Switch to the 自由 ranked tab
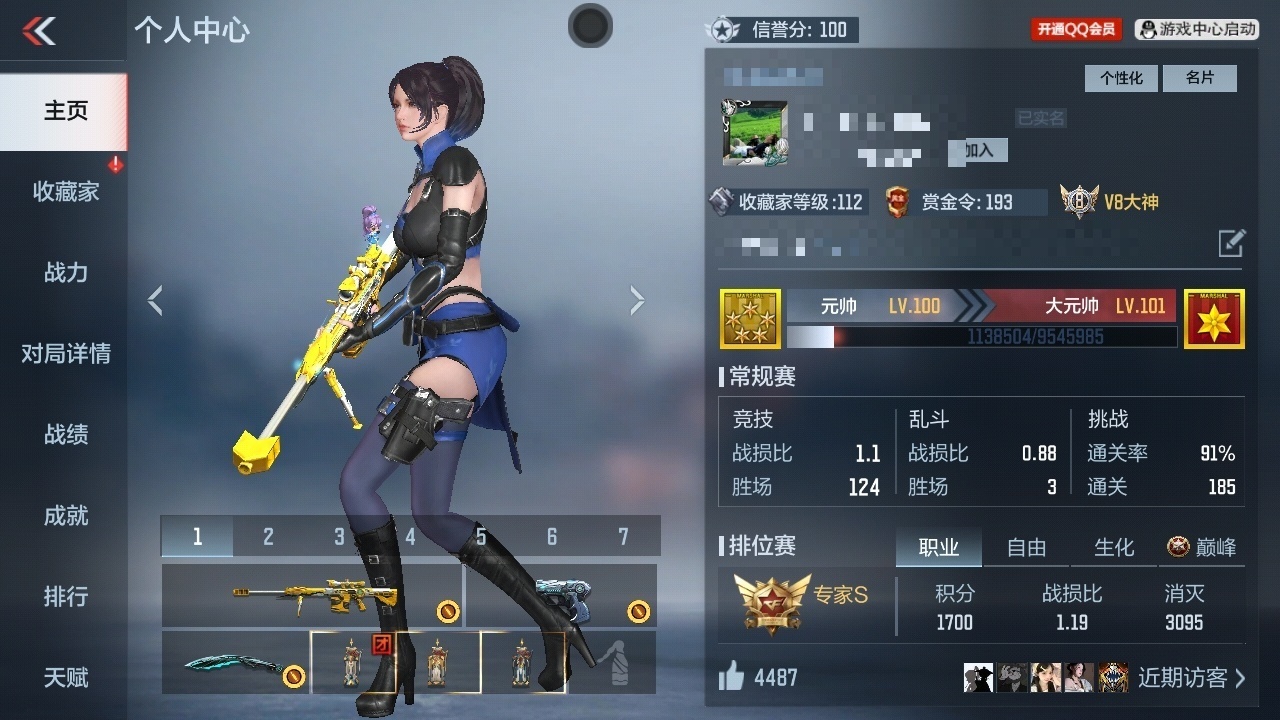Image resolution: width=1280 pixels, height=720 pixels. coord(1026,547)
